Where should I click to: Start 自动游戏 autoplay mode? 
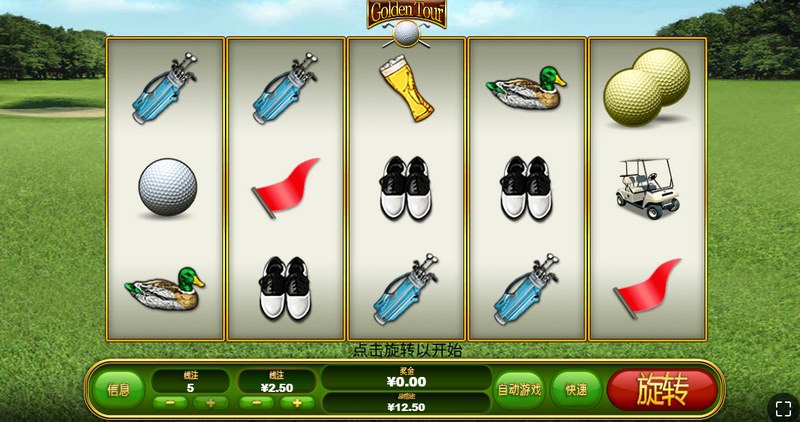tap(520, 390)
